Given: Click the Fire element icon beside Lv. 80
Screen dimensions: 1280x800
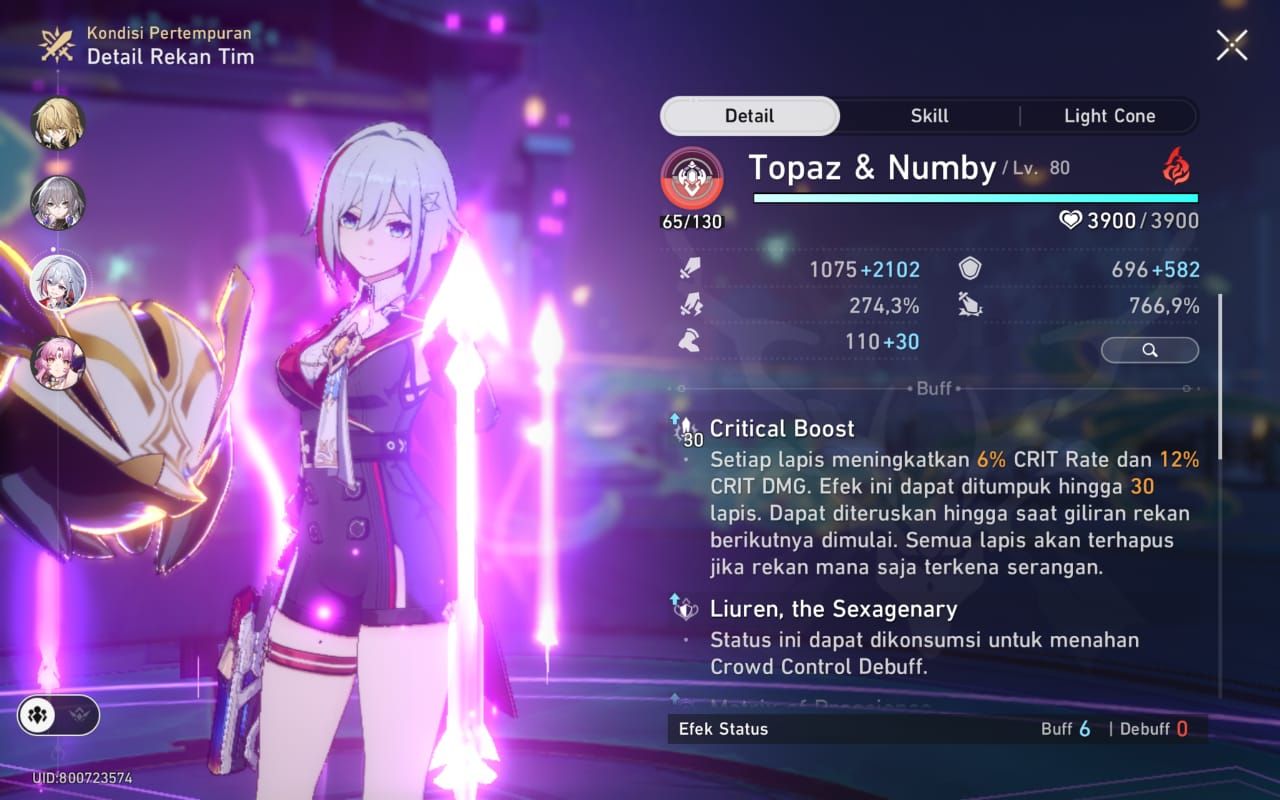Looking at the screenshot, I should point(1177,168).
